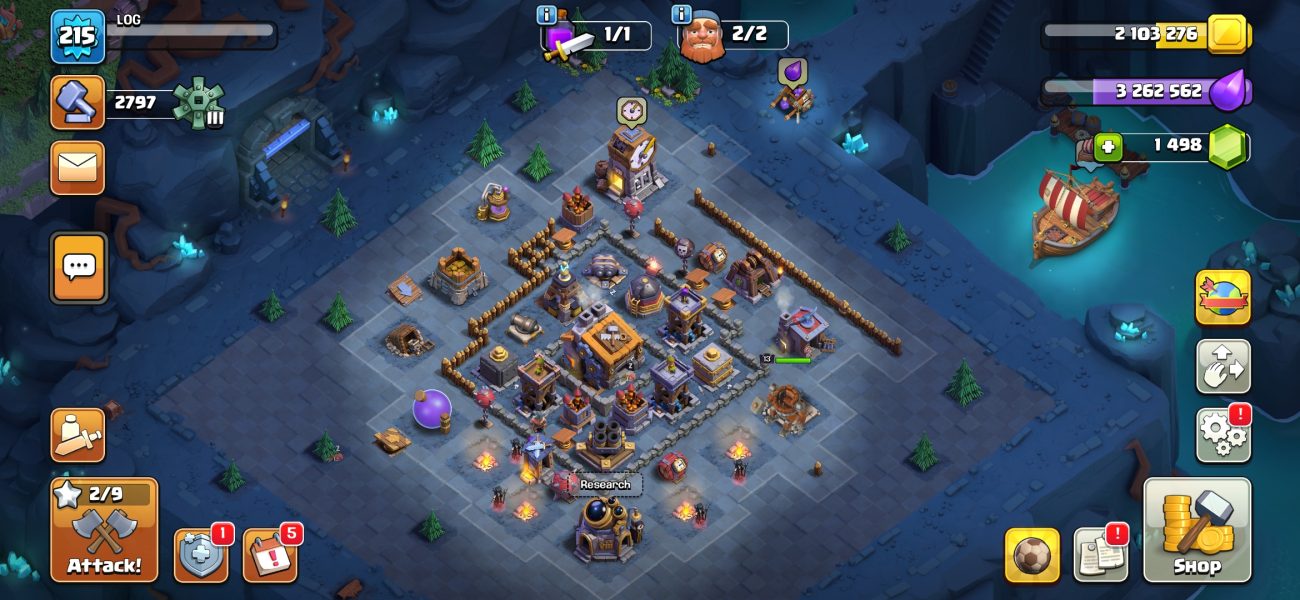This screenshot has height=600, width=1300.
Task: Open the mail inbox envelope
Action: point(78,167)
